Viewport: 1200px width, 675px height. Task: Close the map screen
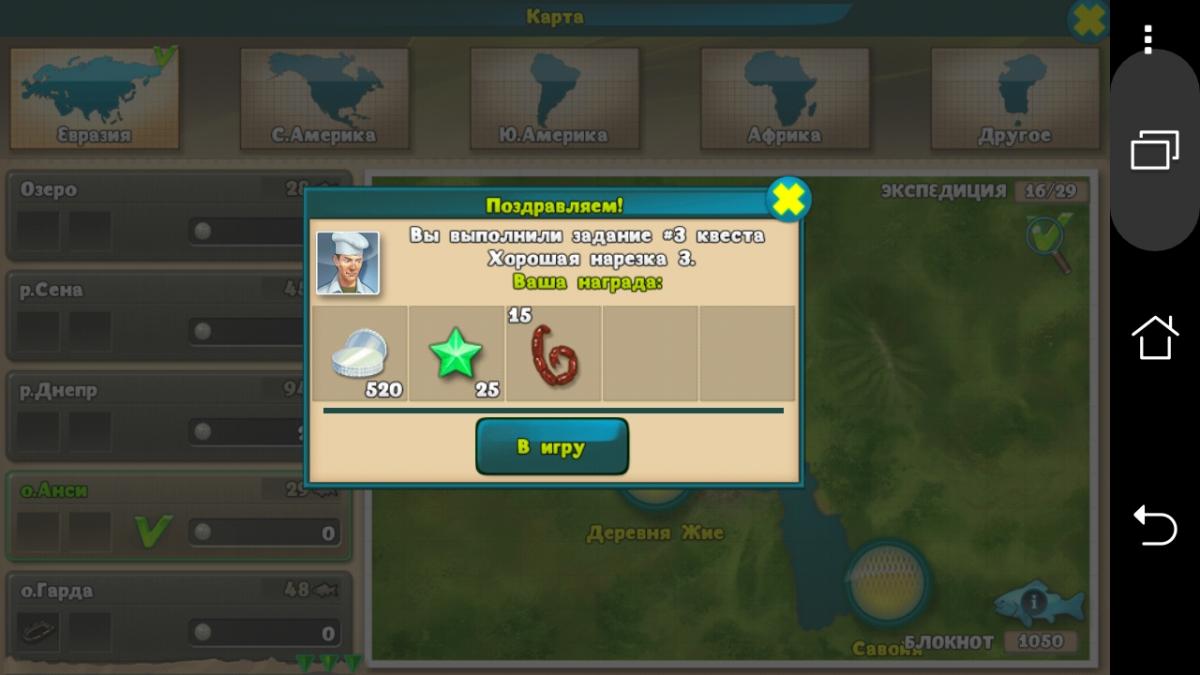(1087, 19)
